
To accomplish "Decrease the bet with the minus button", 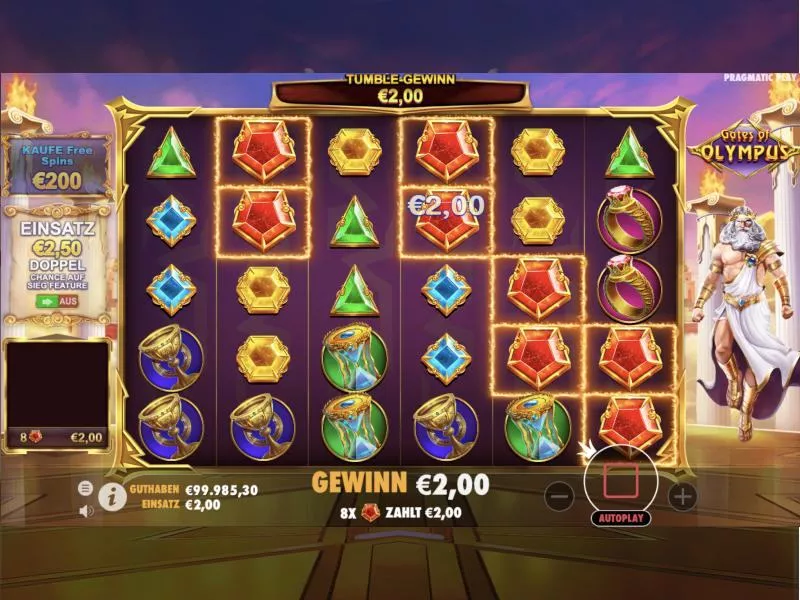I will coord(561,494).
